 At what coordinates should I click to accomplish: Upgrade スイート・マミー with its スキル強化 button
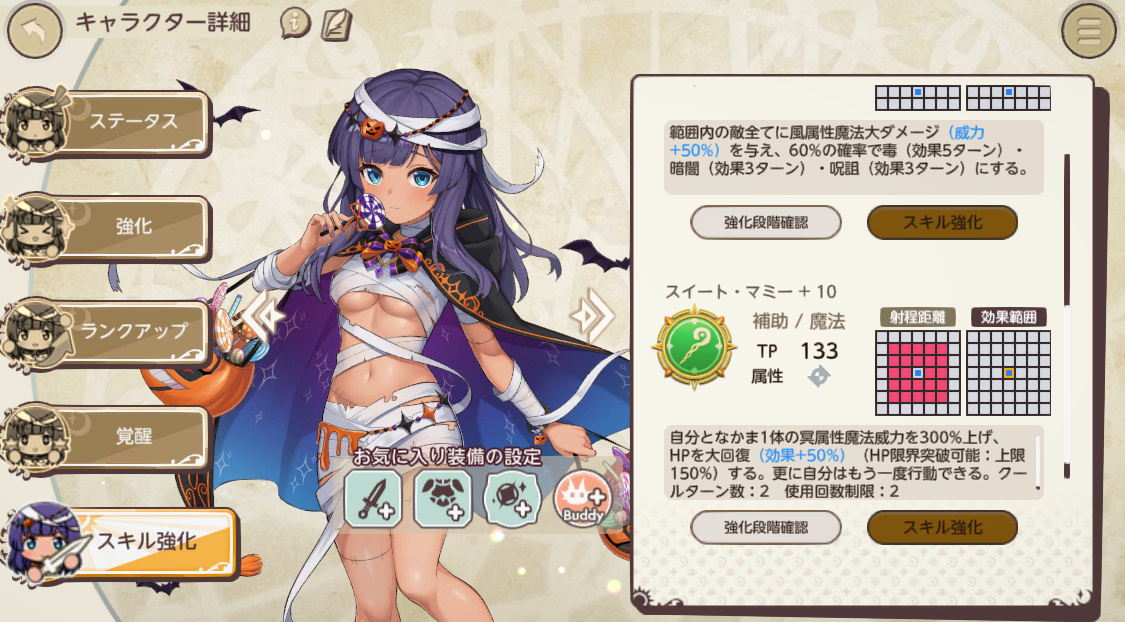pyautogui.click(x=941, y=527)
